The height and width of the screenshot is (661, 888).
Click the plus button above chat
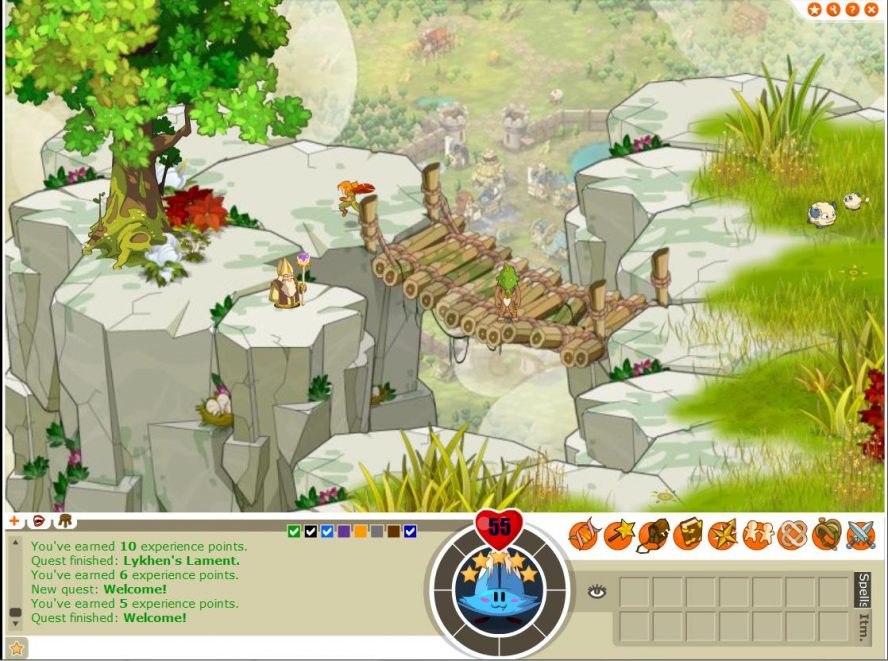[14, 521]
